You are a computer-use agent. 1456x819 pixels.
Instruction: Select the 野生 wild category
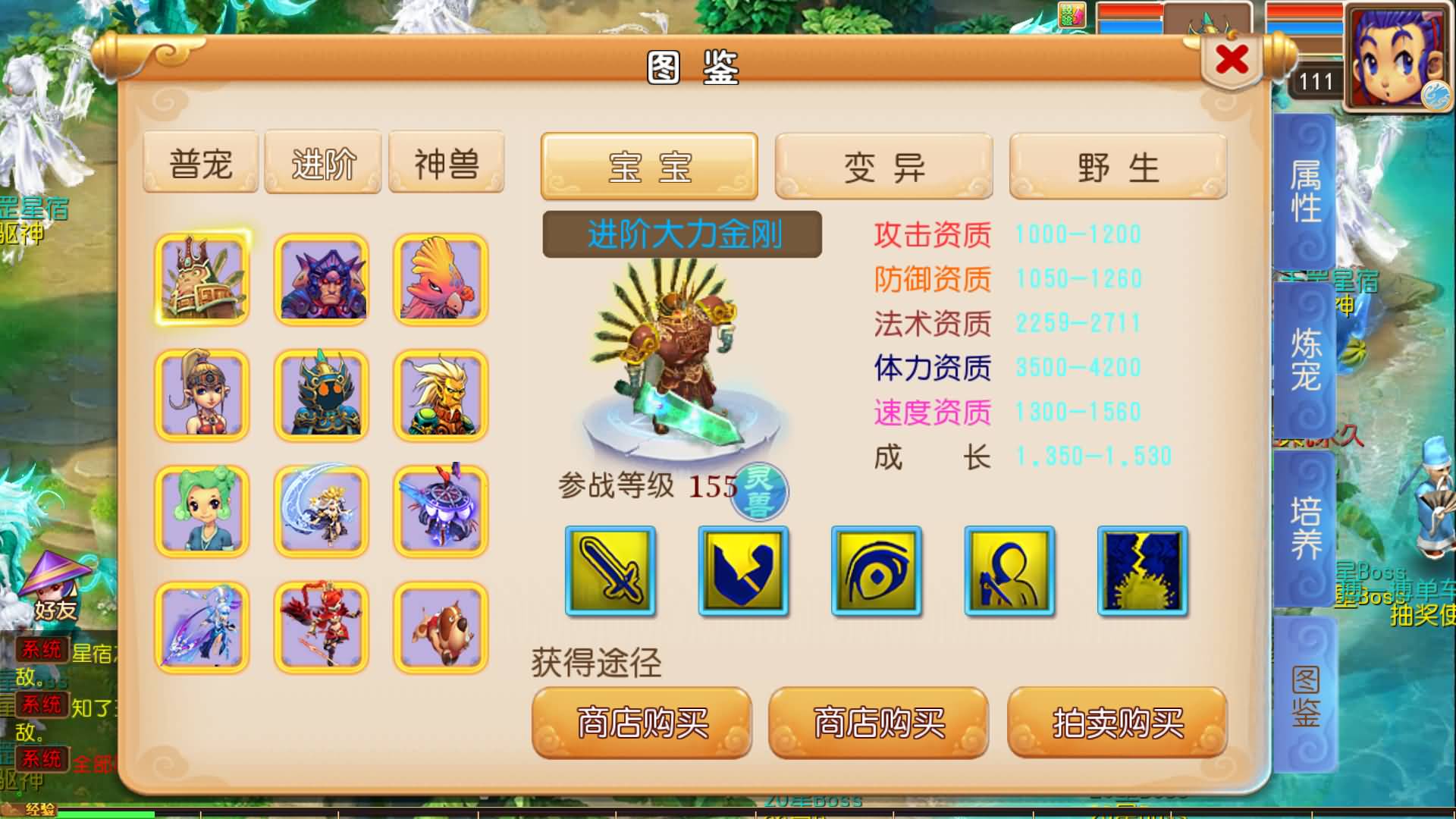[x=1117, y=167]
